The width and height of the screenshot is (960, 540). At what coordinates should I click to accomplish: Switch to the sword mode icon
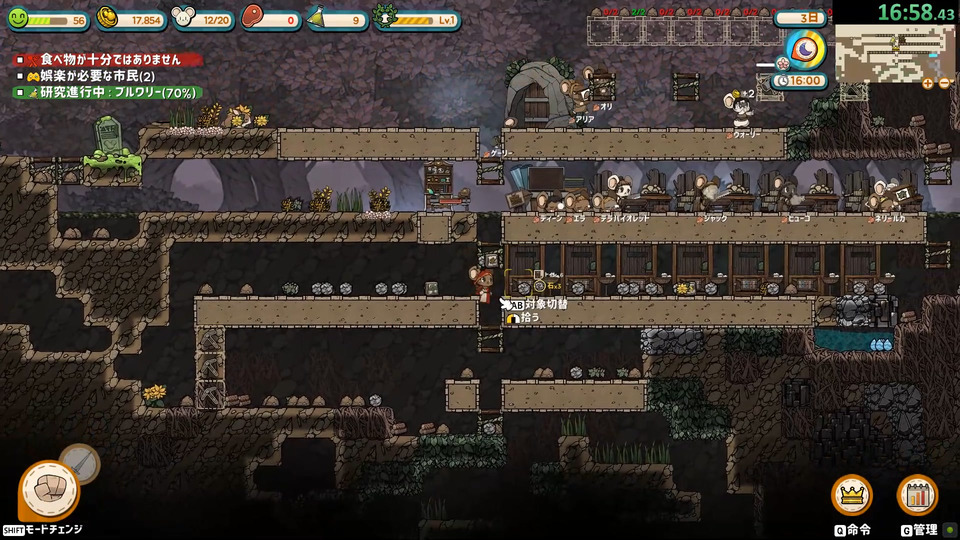coord(80,462)
